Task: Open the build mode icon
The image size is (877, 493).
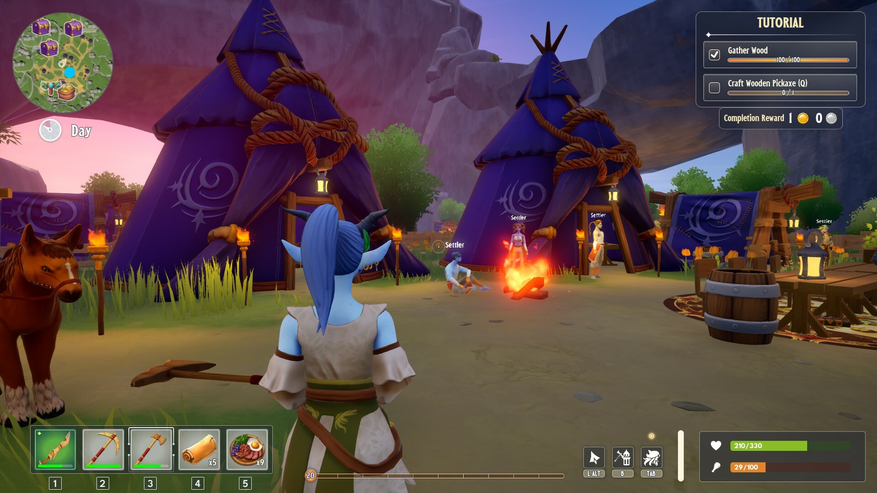Action: (623, 458)
